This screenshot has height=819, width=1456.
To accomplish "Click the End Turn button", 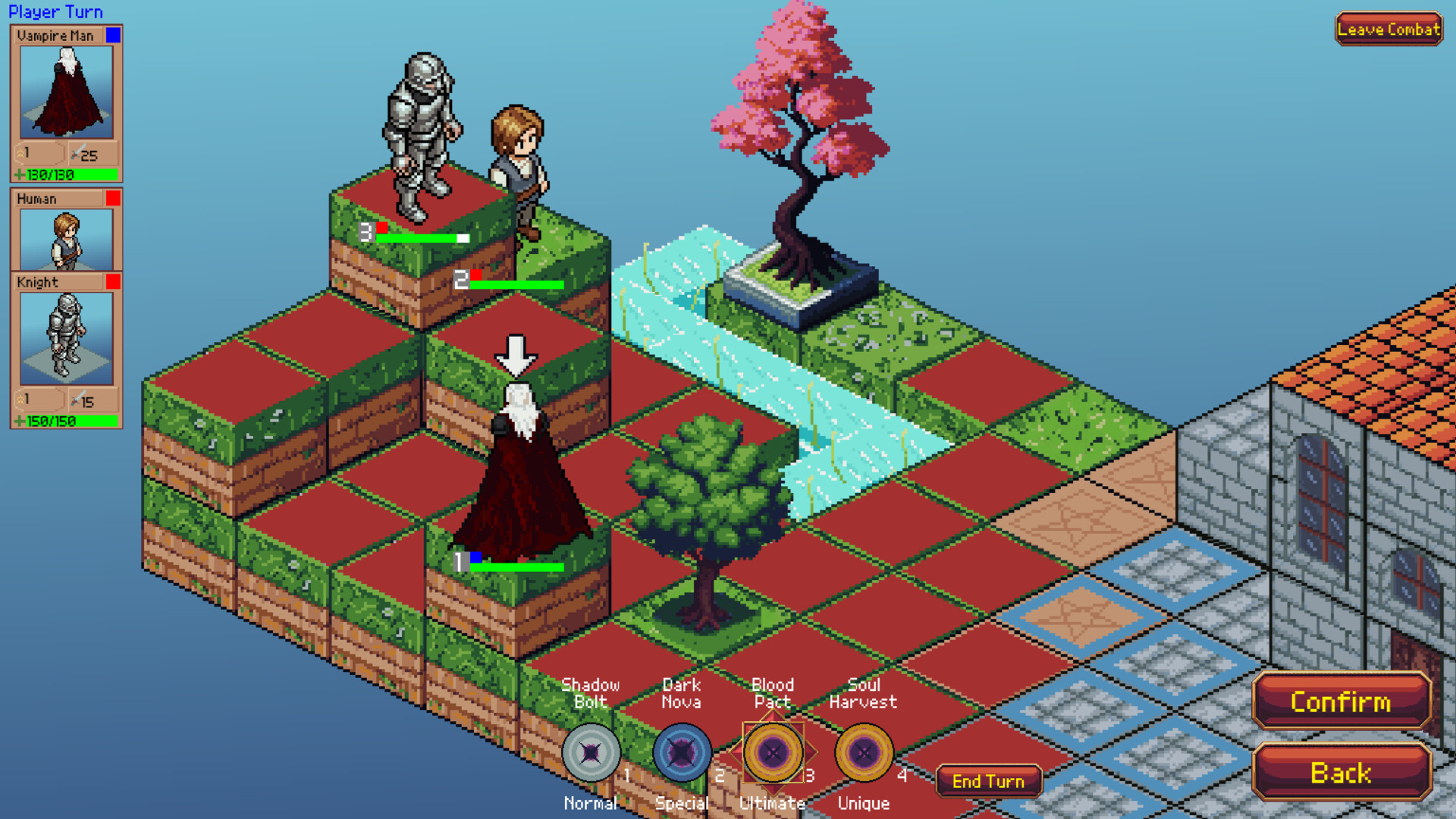I will coord(988,780).
